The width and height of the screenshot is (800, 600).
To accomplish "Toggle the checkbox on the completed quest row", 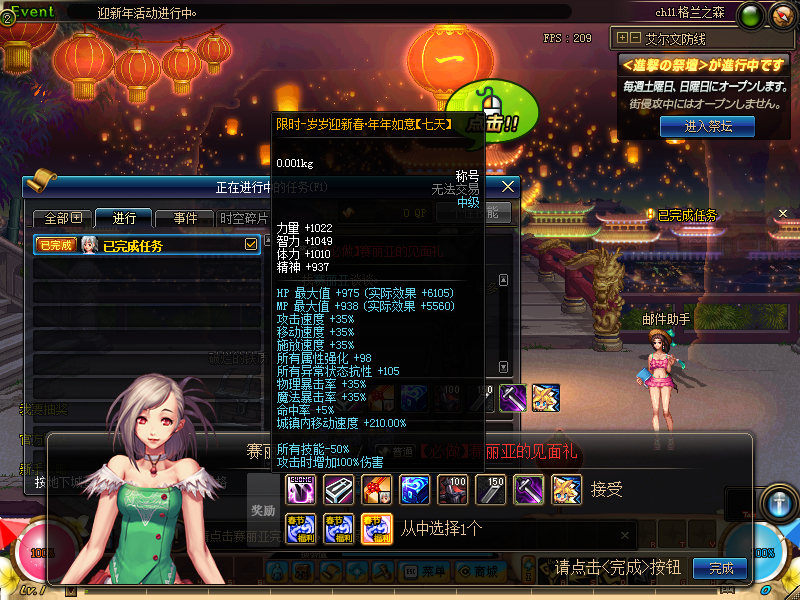I will pos(251,244).
